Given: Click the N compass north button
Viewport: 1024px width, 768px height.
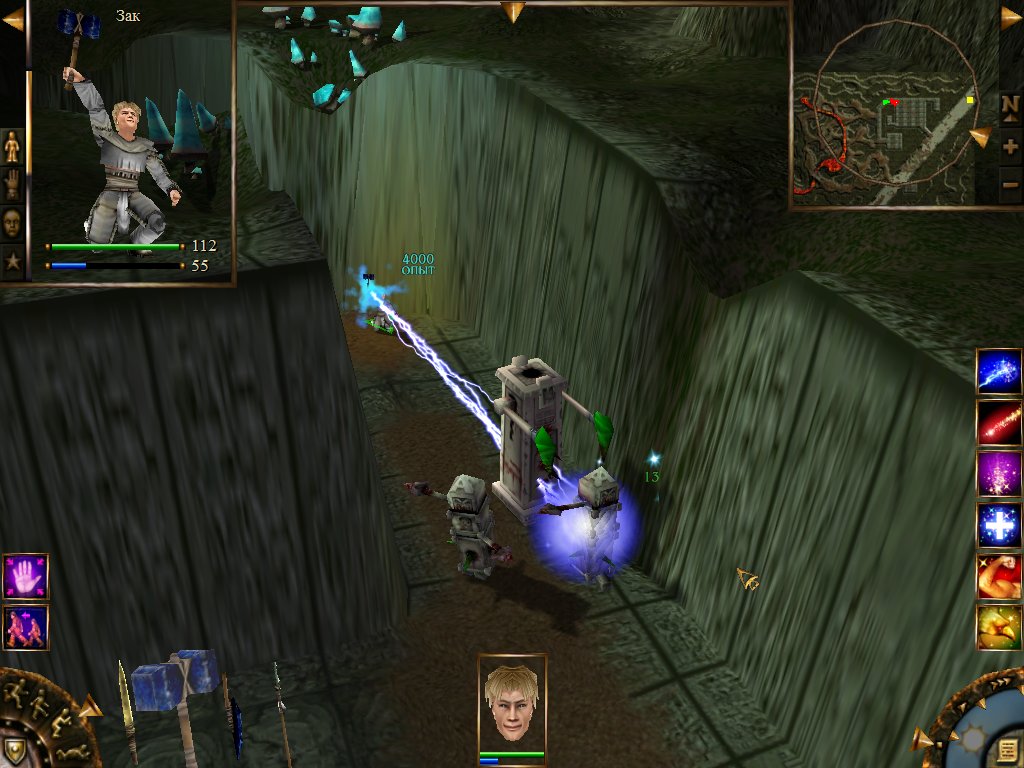Looking at the screenshot, I should (x=1010, y=104).
